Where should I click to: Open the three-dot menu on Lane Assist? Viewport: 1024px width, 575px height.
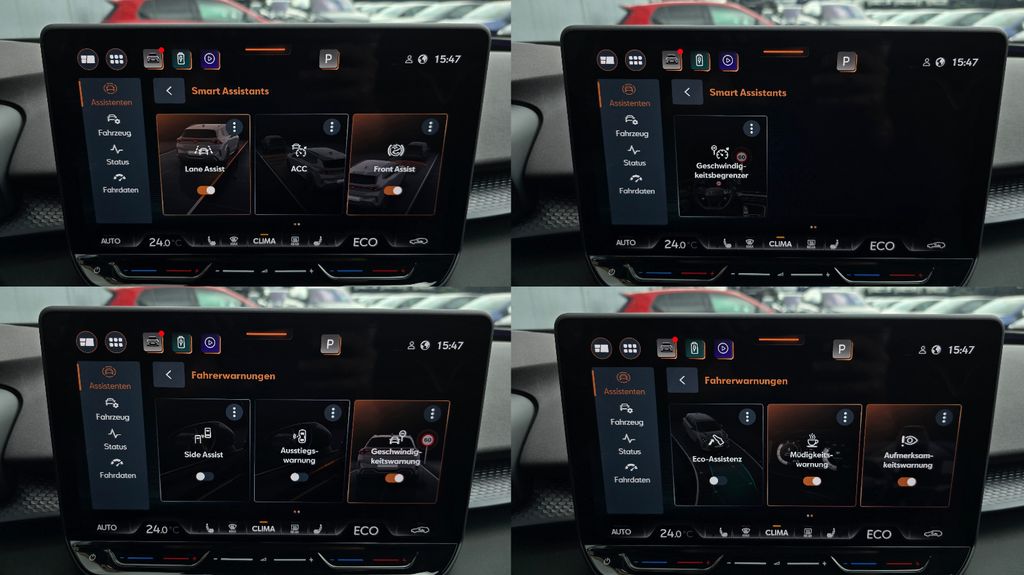coord(234,127)
